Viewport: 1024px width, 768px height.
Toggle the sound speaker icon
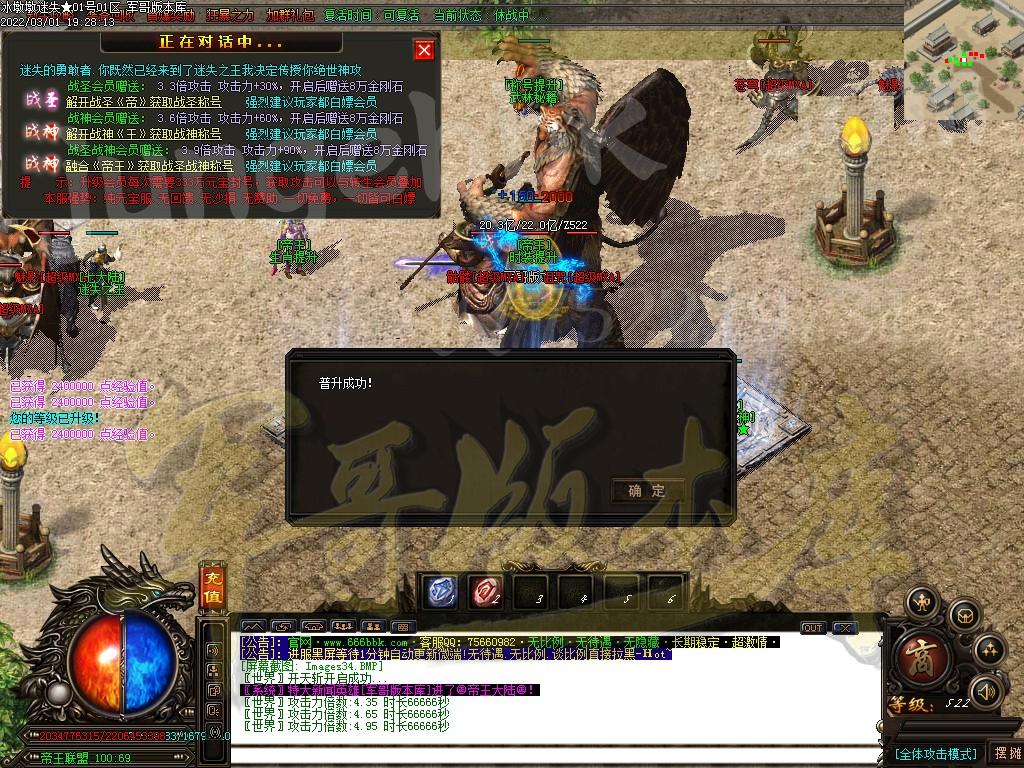point(986,690)
